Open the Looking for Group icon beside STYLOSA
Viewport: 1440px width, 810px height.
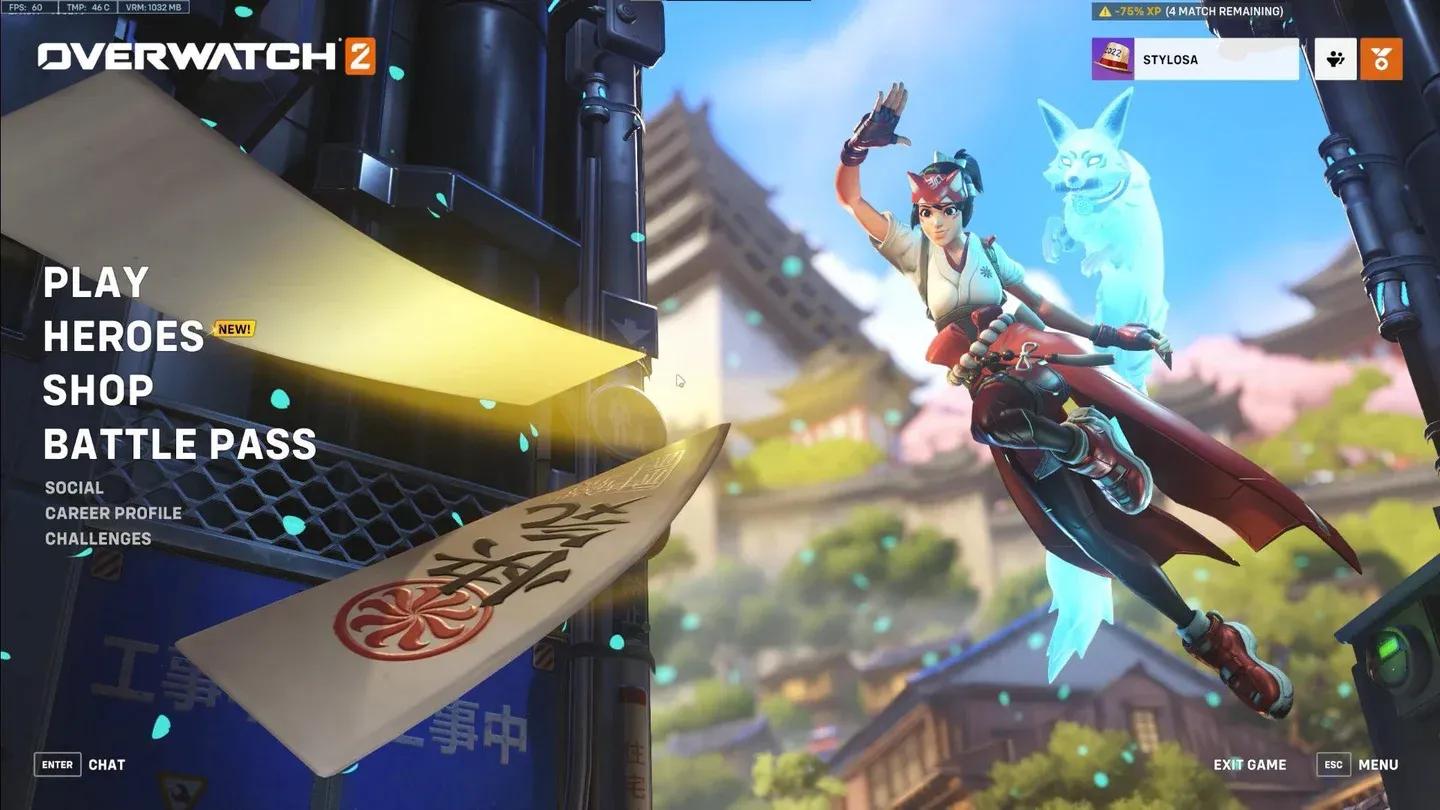1337,59
